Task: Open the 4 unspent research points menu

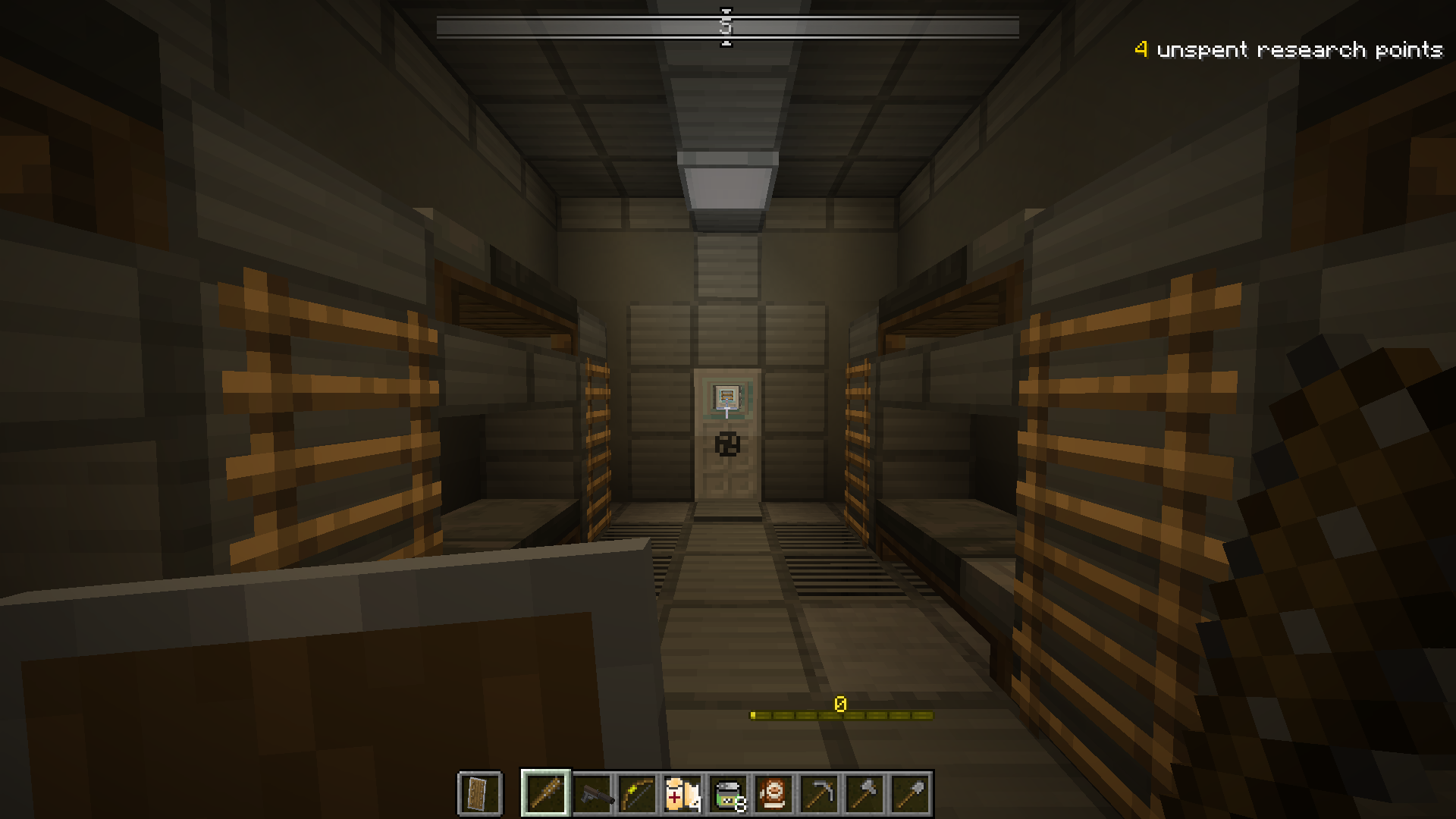Action: [x=1289, y=50]
